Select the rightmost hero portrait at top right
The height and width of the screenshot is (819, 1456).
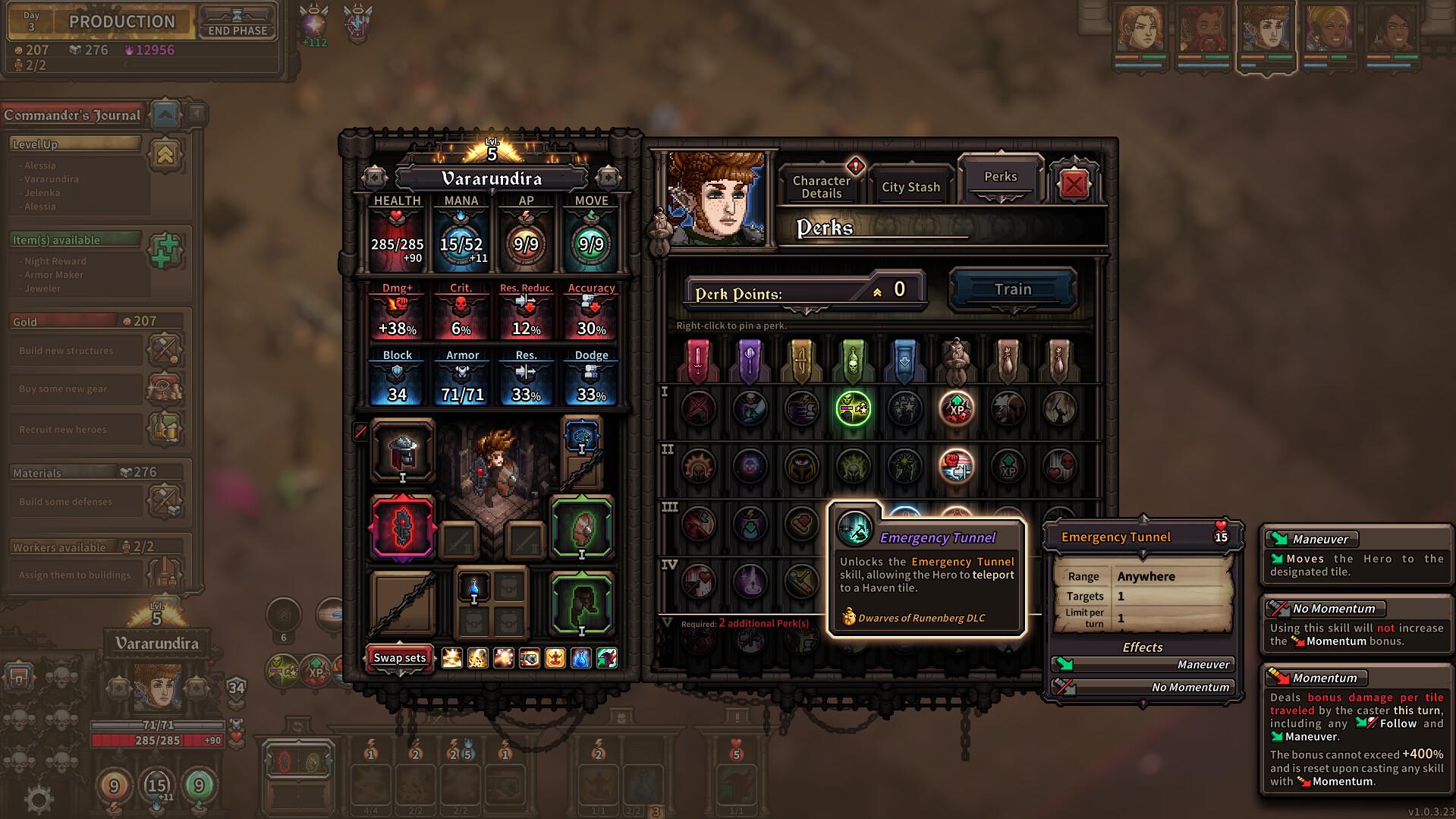pos(1394,32)
